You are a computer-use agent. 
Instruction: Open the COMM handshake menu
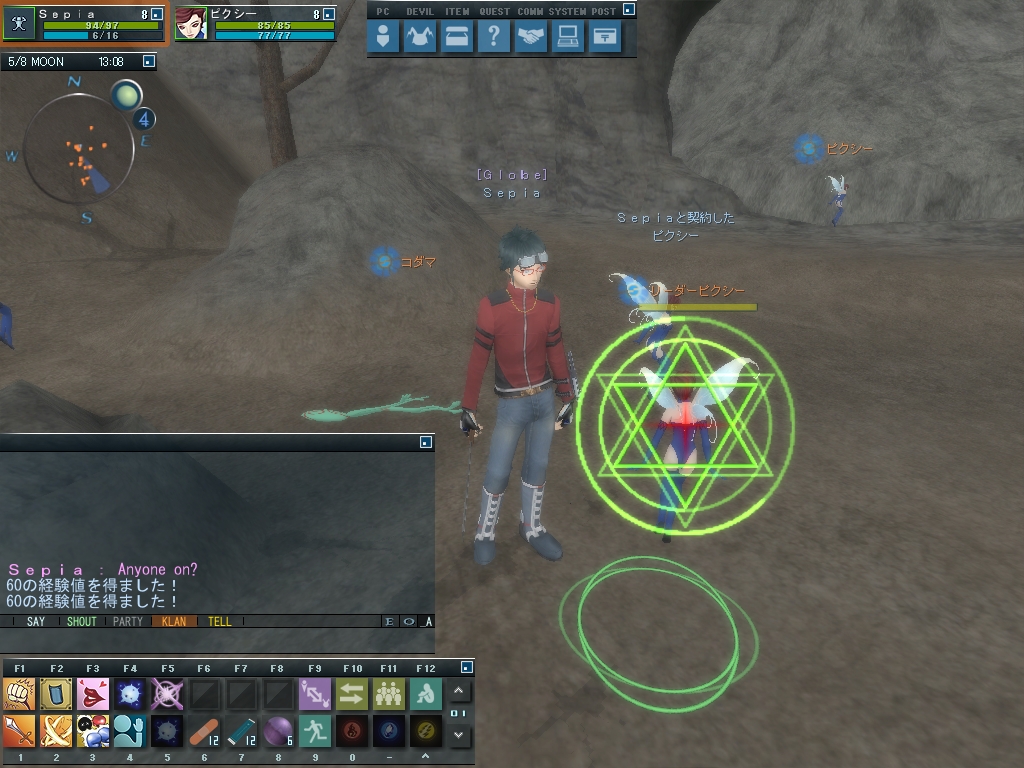coord(530,37)
